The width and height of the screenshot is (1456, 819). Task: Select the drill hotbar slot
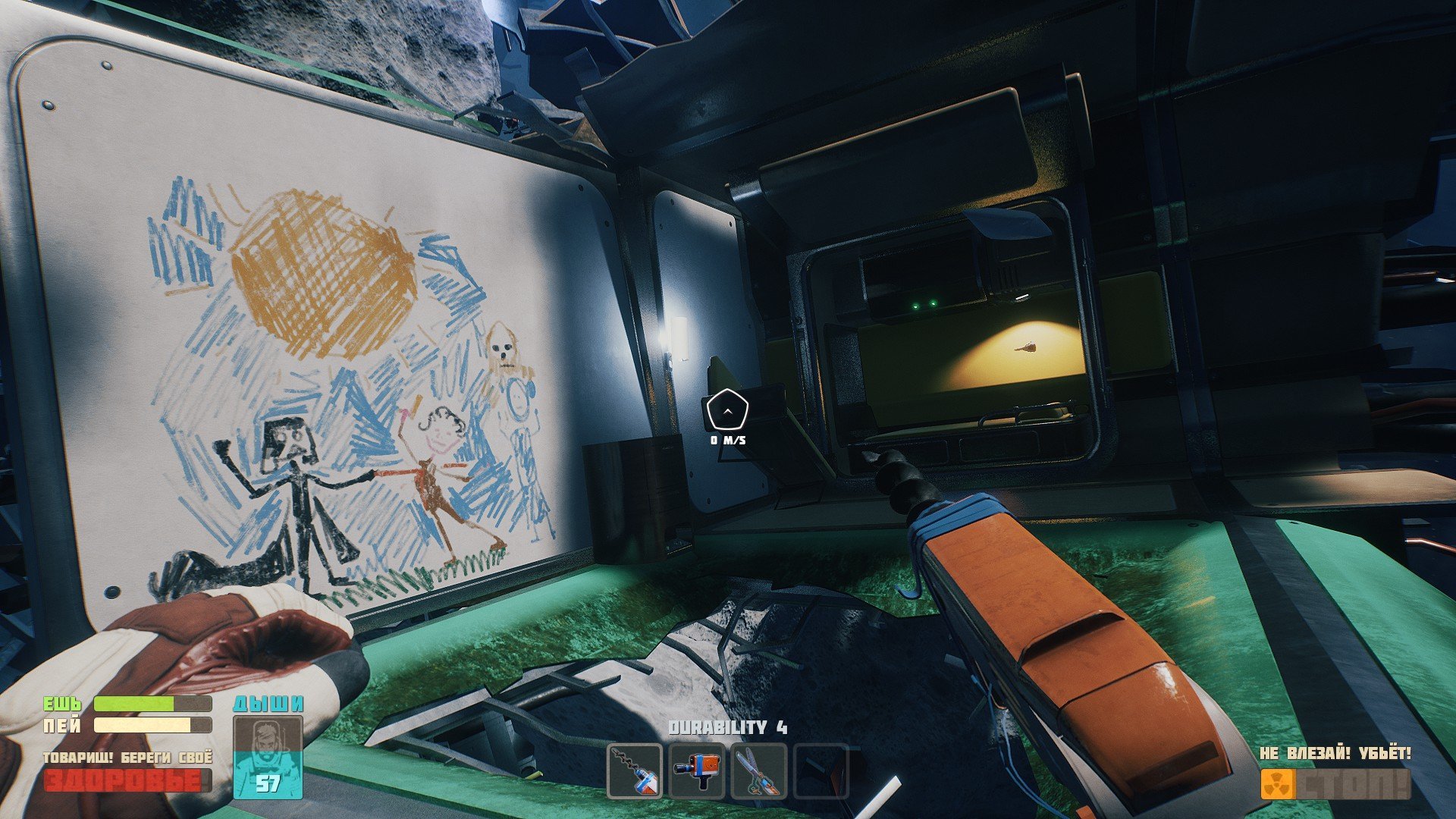click(635, 771)
